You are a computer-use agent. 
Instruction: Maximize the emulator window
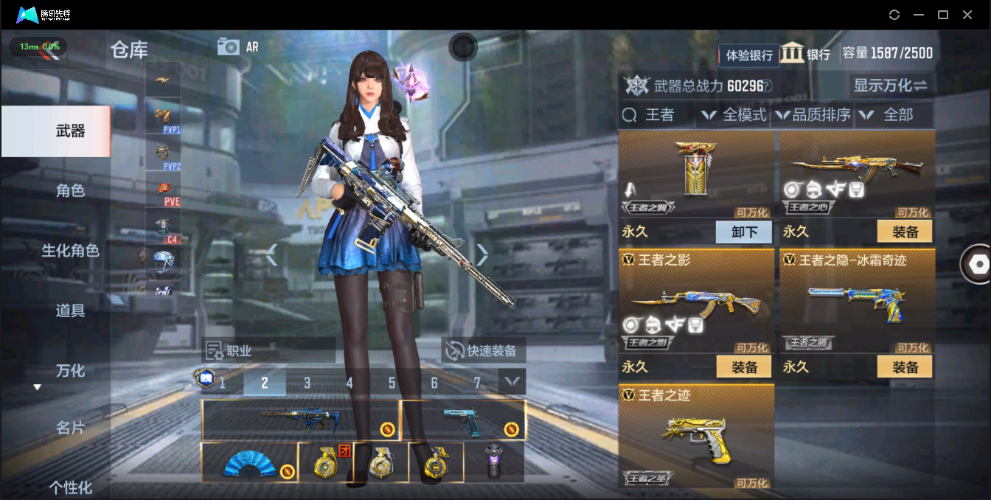[942, 15]
